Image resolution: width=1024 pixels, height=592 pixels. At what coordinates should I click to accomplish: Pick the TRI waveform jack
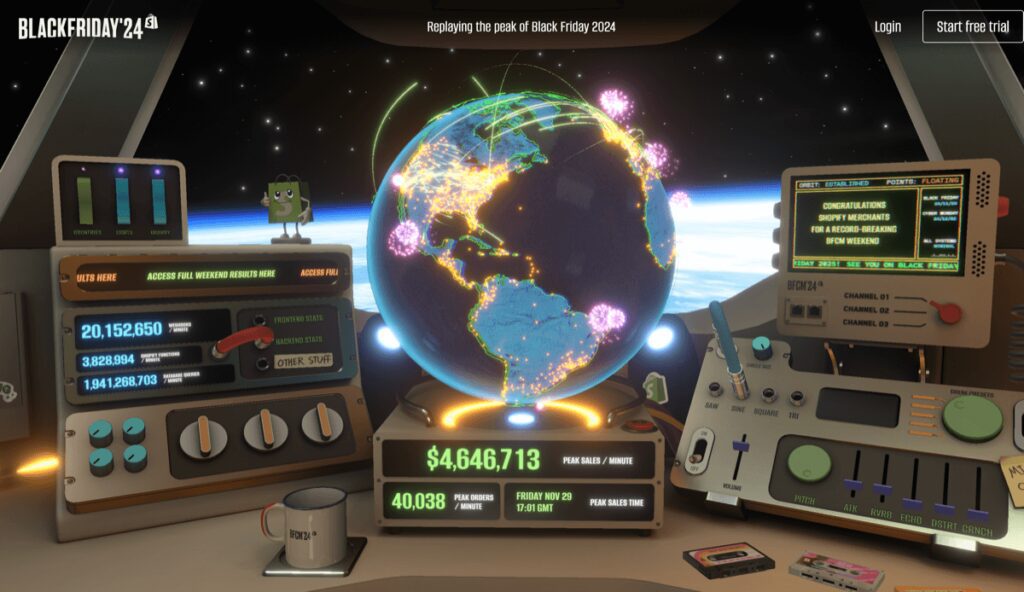click(796, 397)
